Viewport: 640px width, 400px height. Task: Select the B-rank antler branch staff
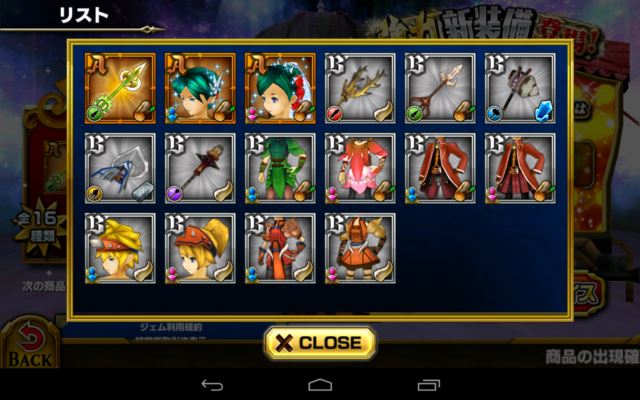click(x=360, y=88)
